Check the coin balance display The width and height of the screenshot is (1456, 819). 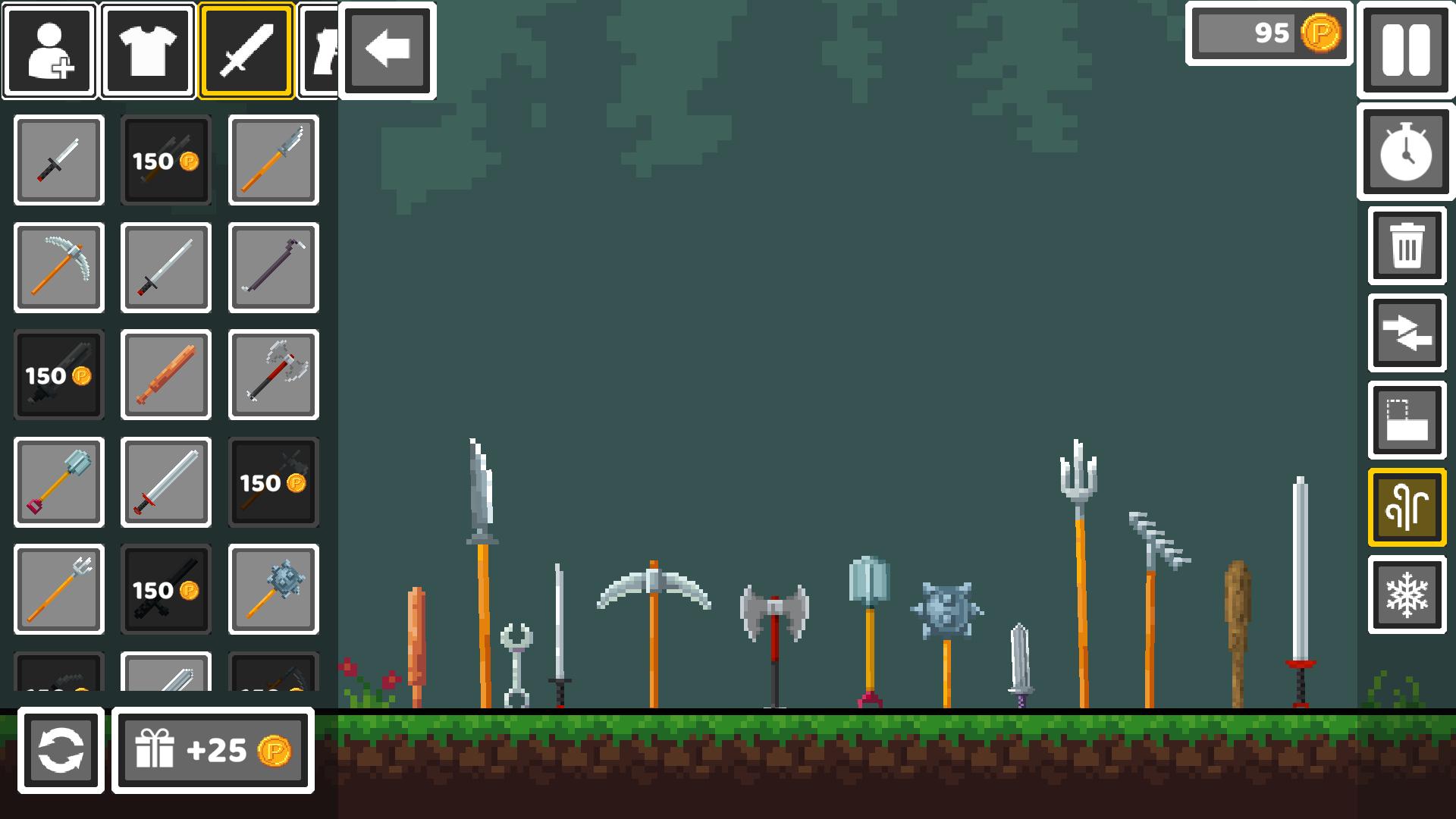(x=1268, y=34)
